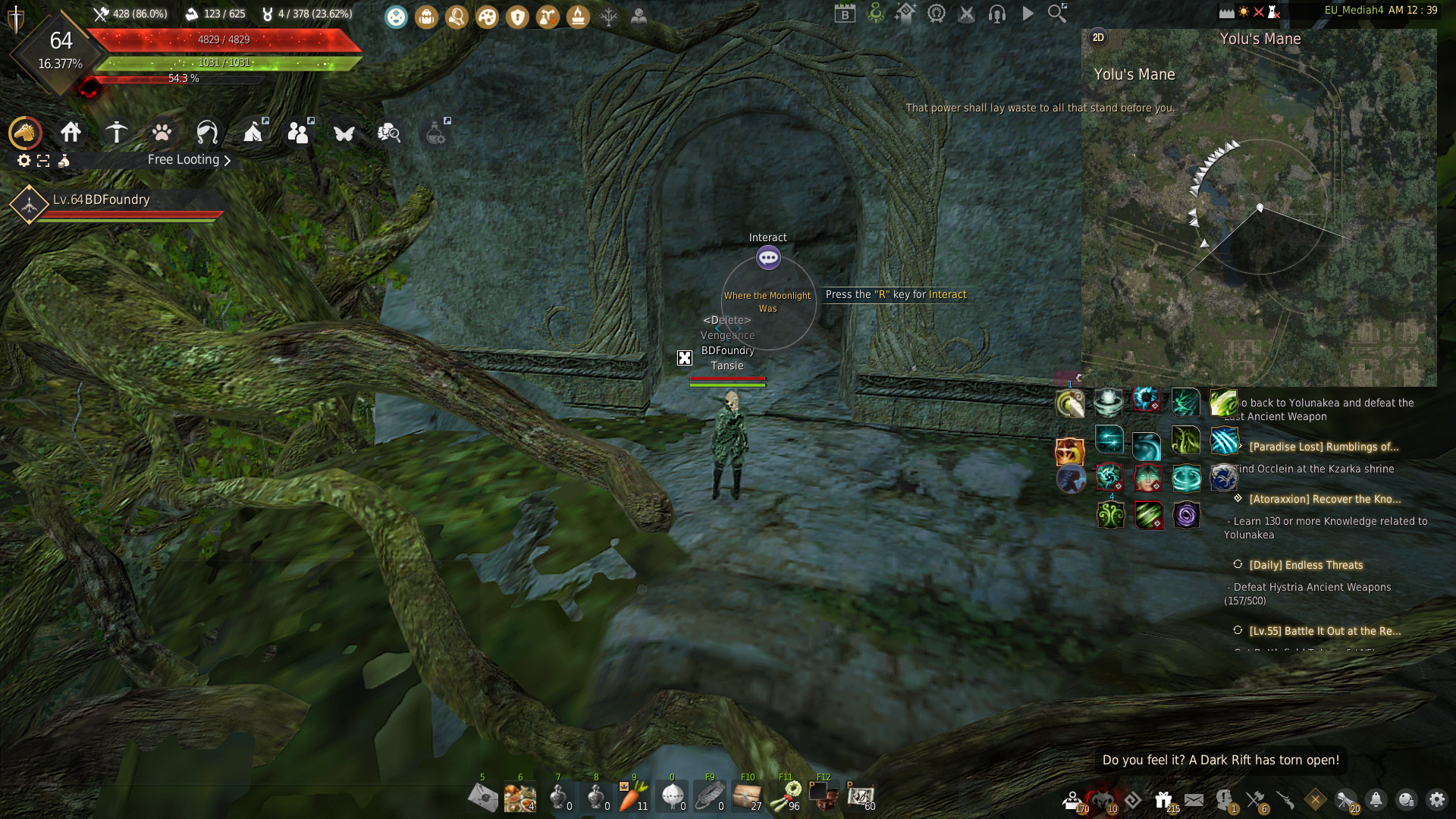Open the paw print pets icon

pyautogui.click(x=162, y=133)
